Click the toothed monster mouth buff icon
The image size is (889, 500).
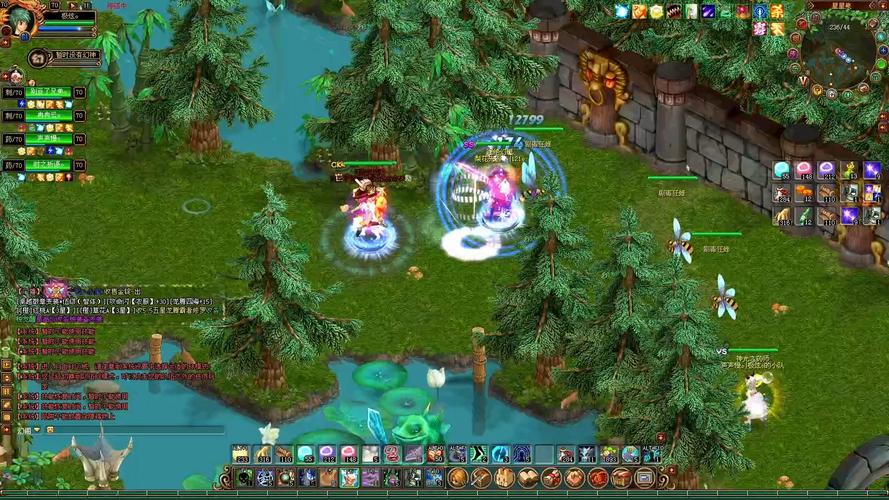pos(675,11)
